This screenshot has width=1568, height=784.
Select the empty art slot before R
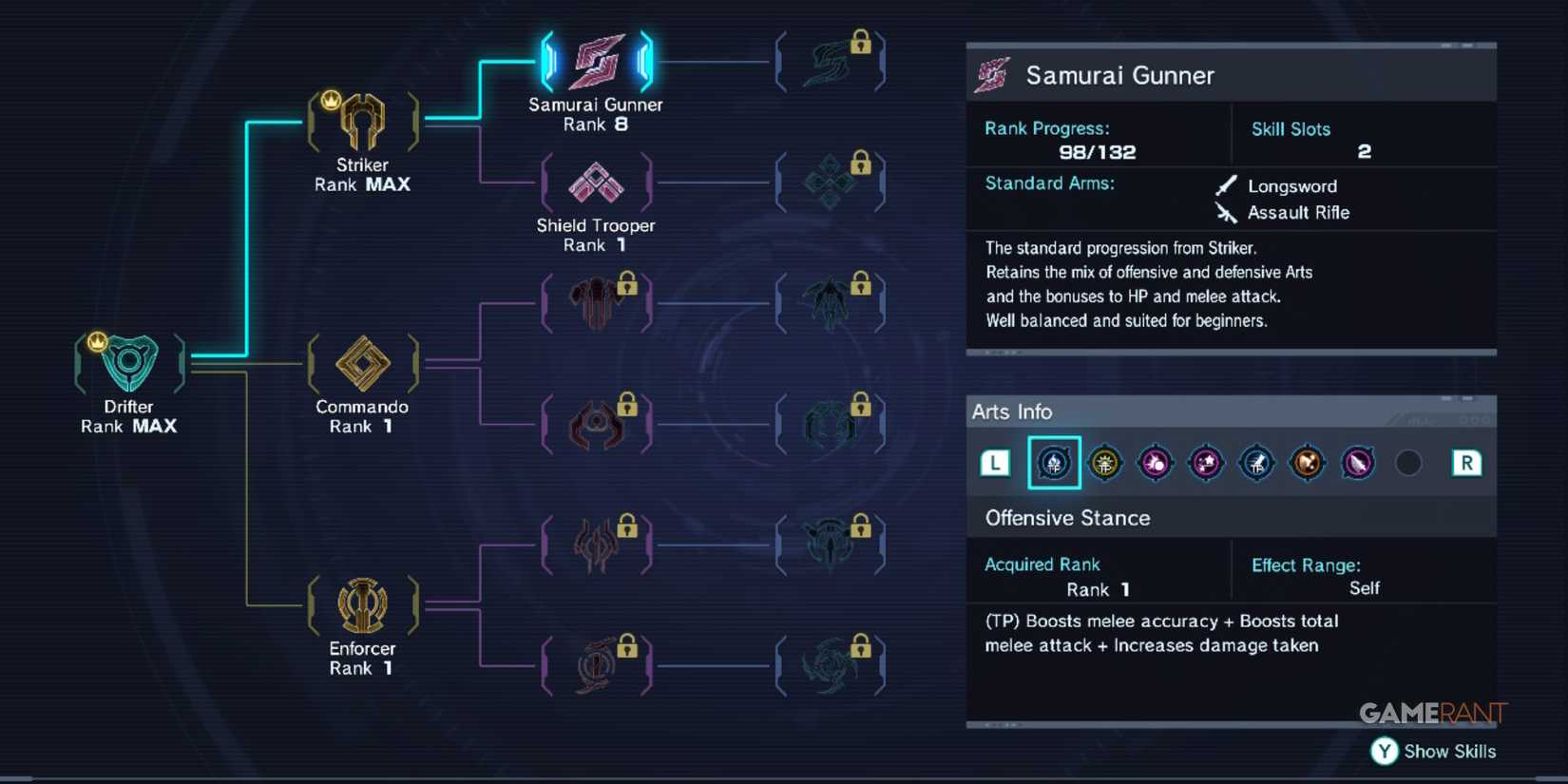1408,464
